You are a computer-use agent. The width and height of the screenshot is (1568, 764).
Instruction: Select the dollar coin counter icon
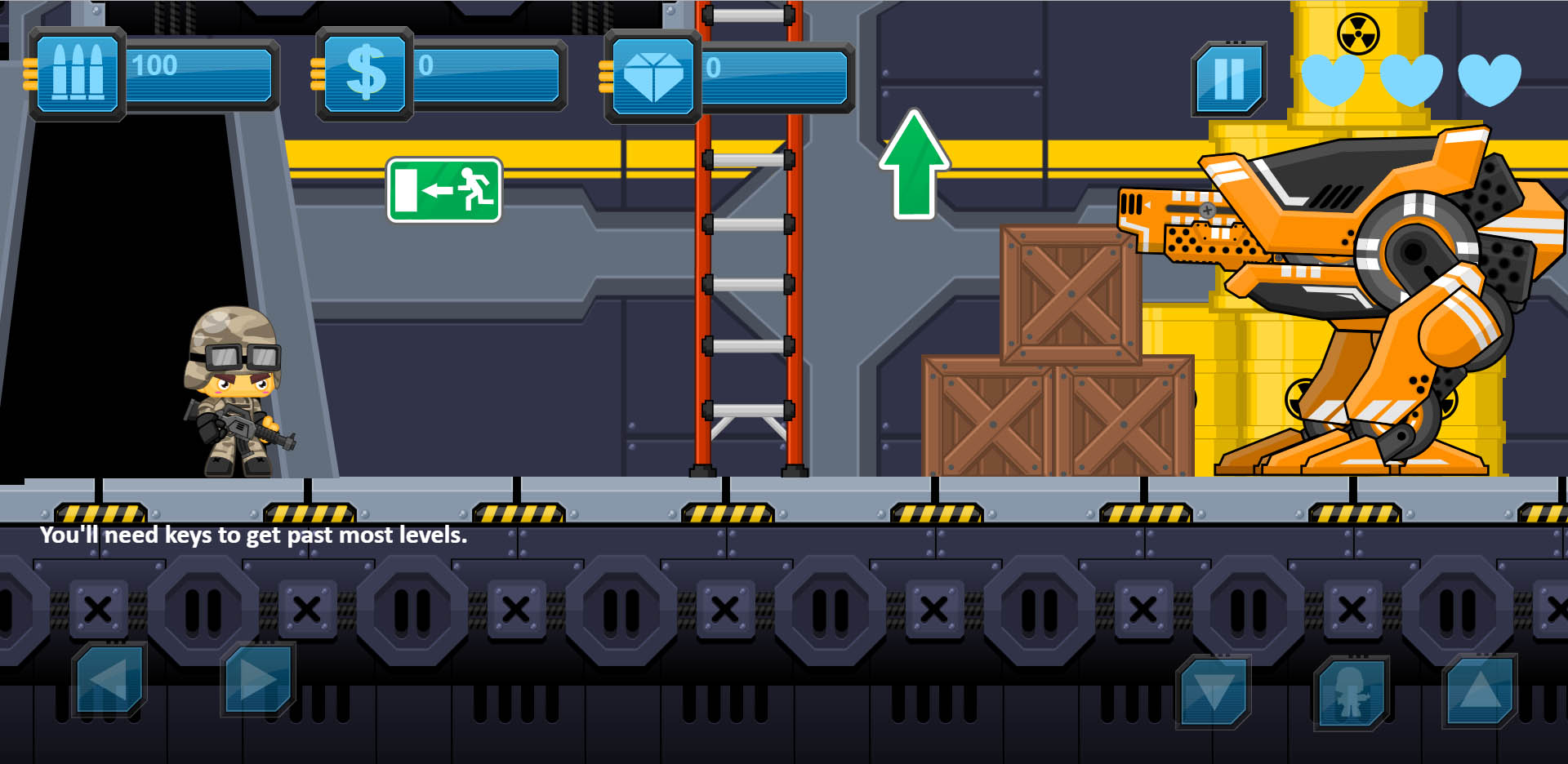(x=366, y=73)
